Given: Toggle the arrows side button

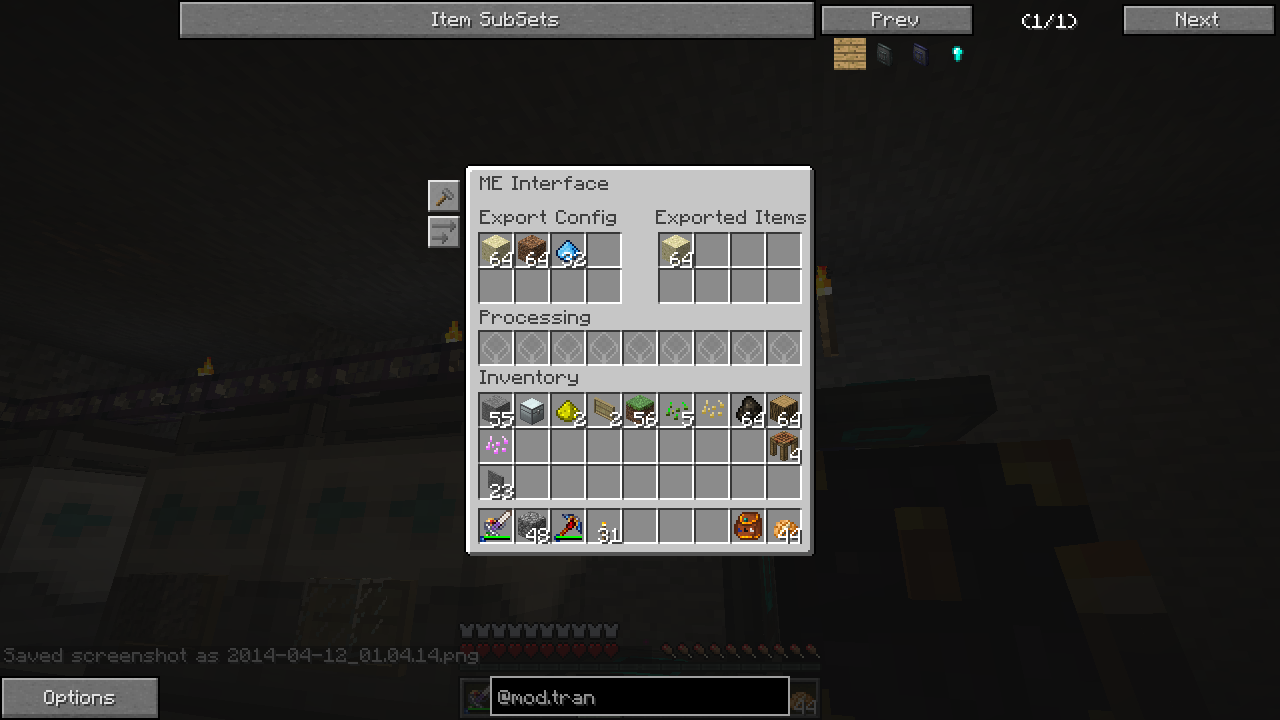Looking at the screenshot, I should [x=443, y=232].
